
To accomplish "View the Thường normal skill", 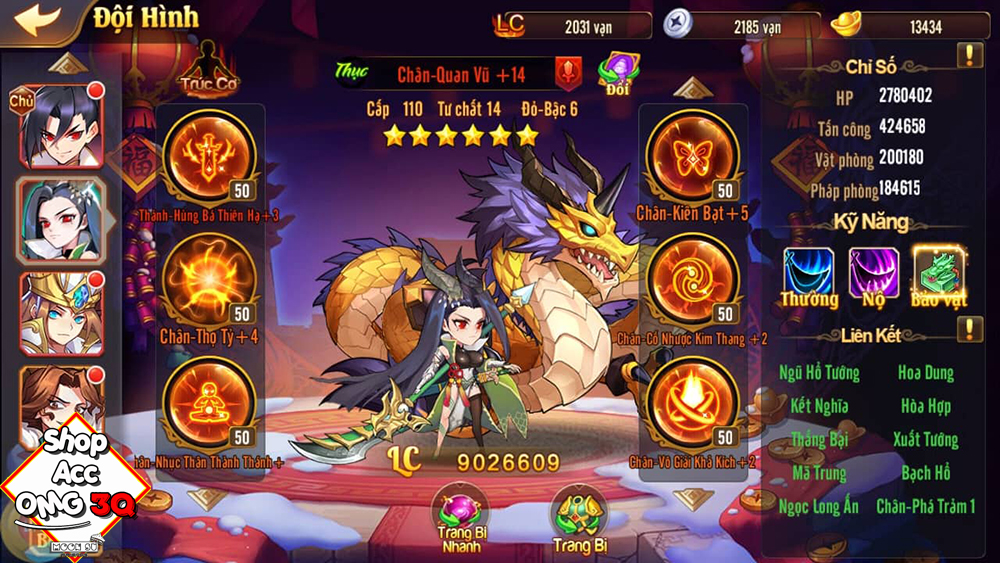I will coord(809,275).
